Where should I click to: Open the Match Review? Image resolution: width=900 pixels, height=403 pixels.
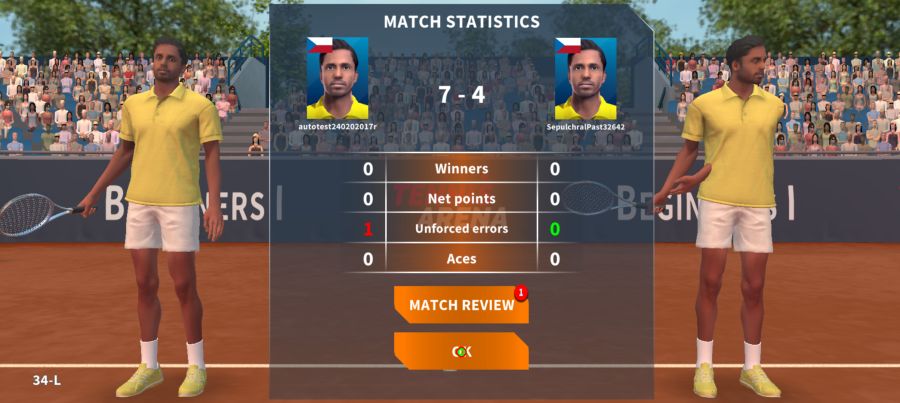pyautogui.click(x=461, y=305)
